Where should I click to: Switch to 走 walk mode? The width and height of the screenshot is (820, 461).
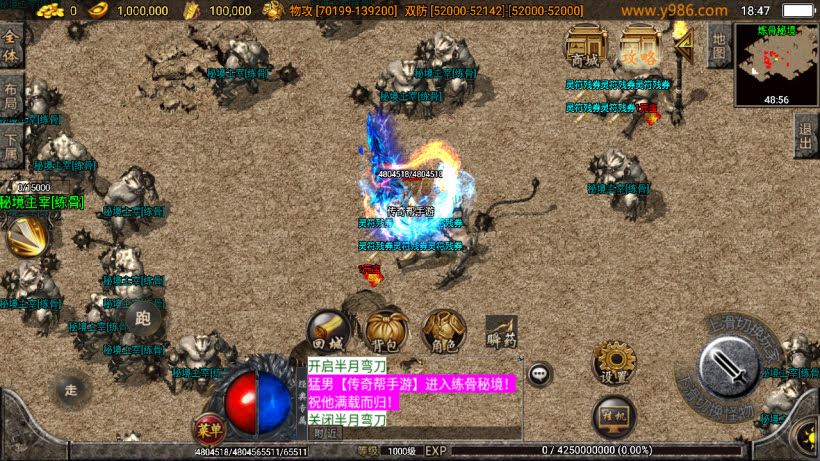(x=71, y=387)
